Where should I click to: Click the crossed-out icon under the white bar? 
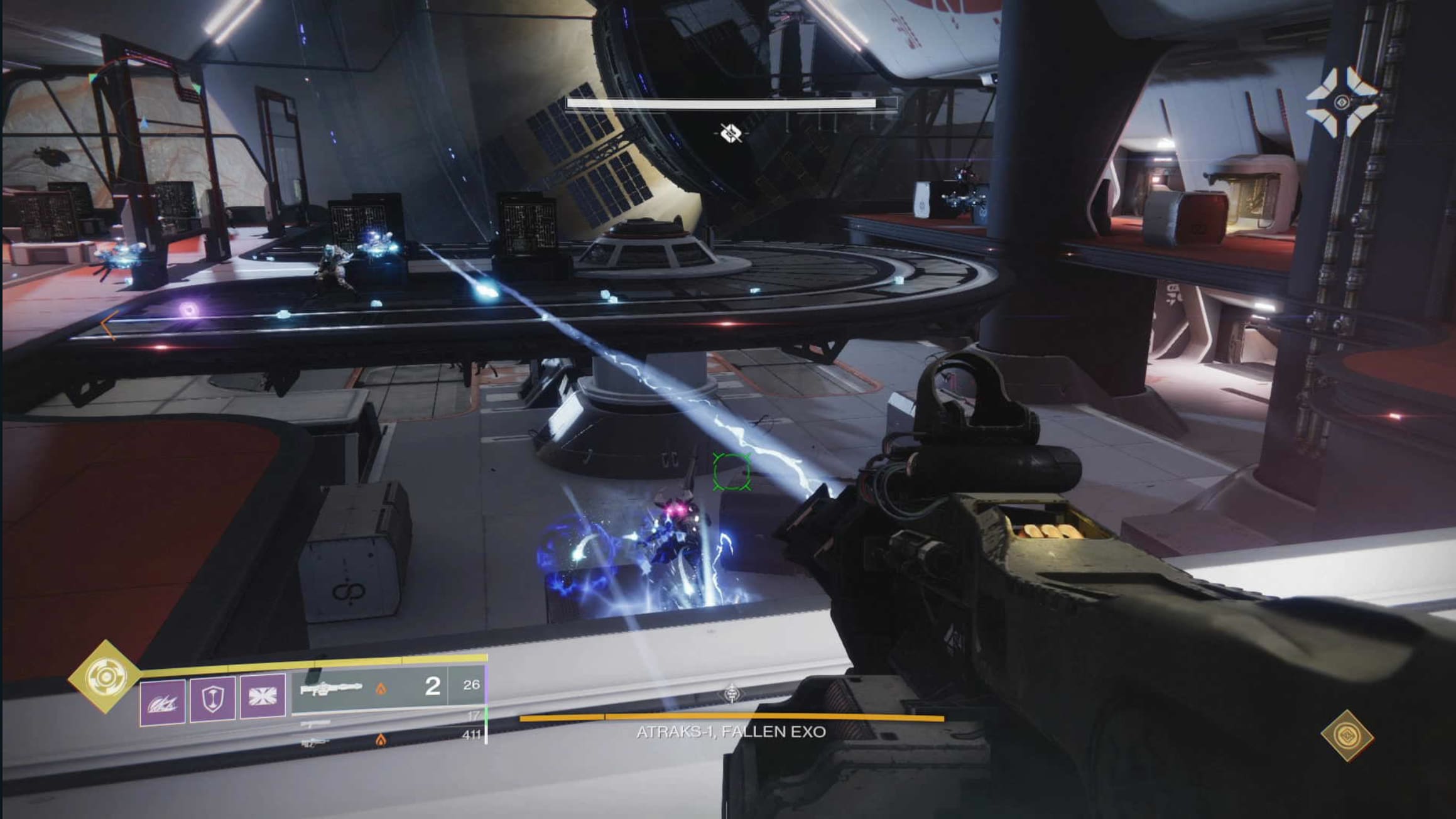pos(731,133)
